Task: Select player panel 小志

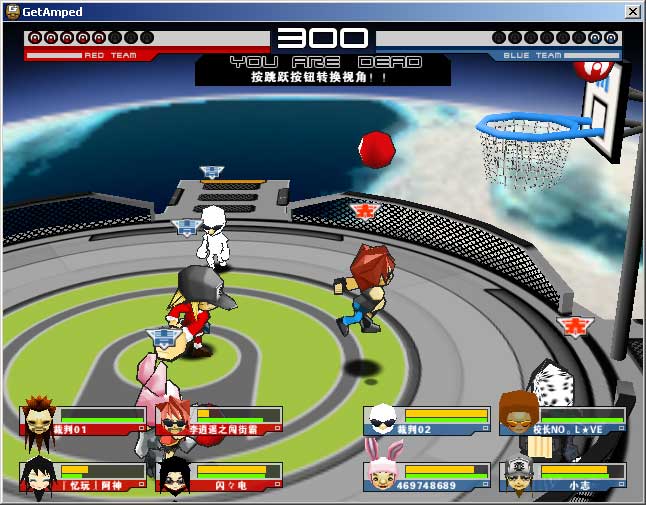Action: coord(563,476)
